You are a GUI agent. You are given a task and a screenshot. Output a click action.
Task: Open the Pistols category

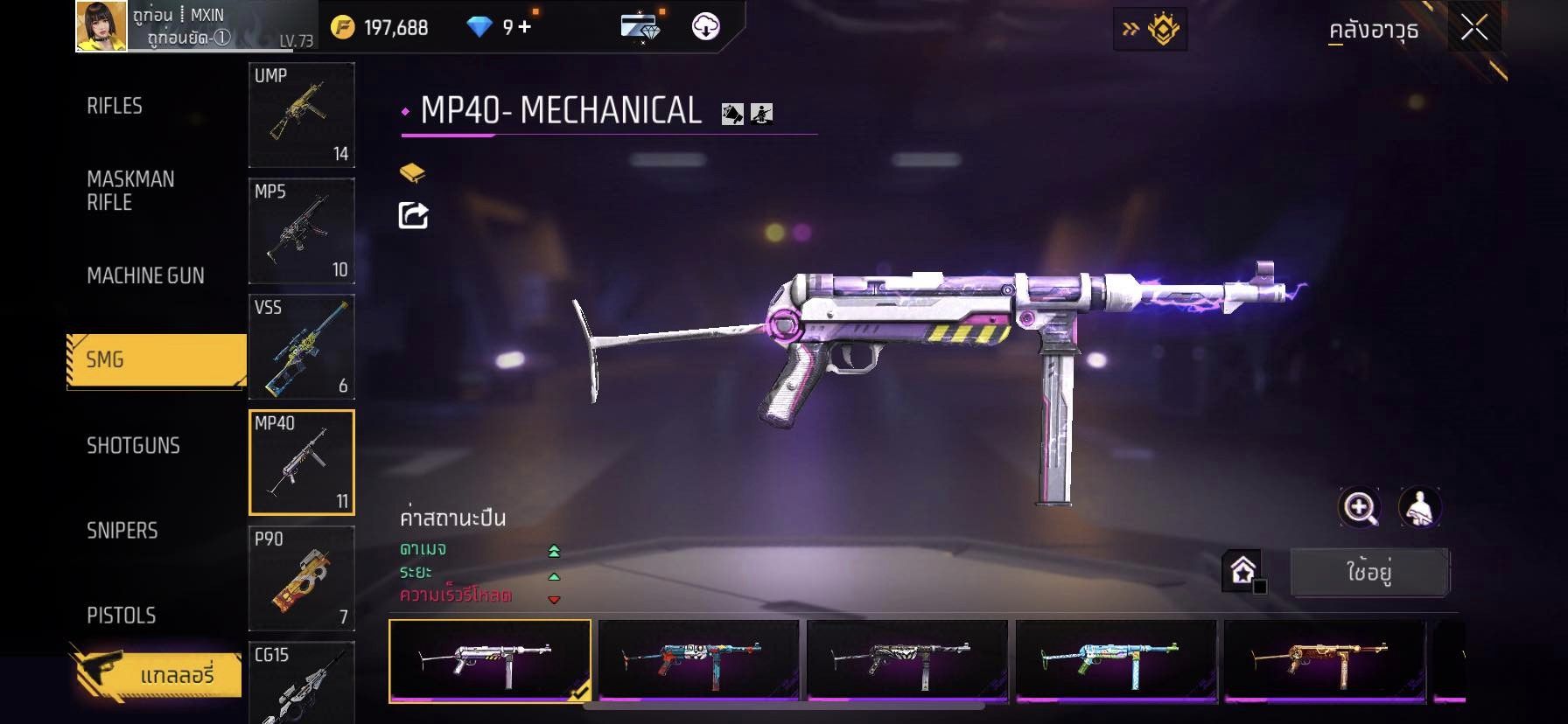pyautogui.click(x=122, y=615)
